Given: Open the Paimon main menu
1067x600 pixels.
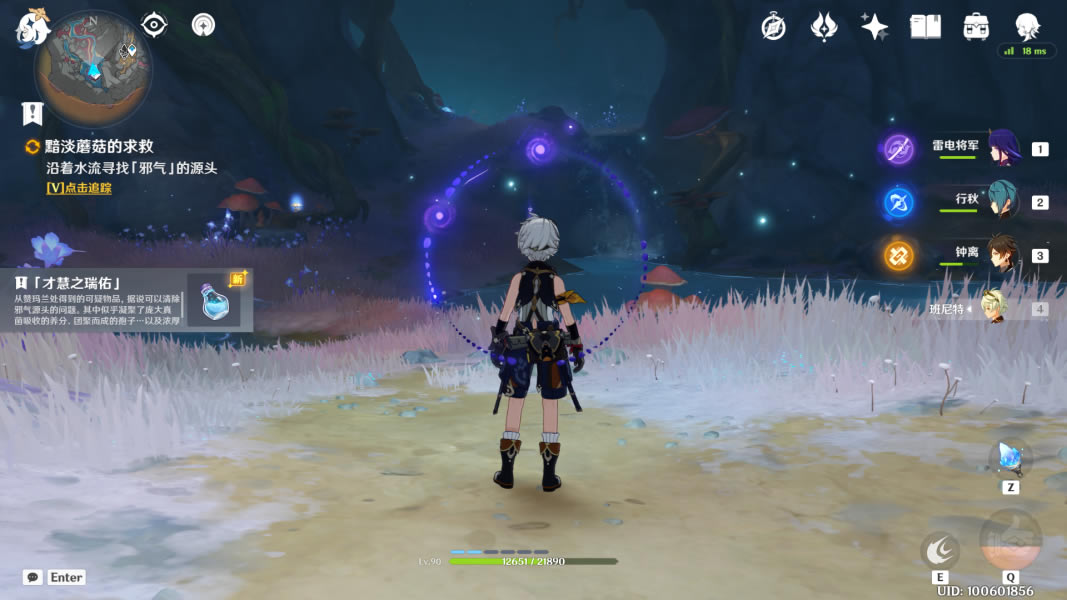Looking at the screenshot, I should click(x=32, y=26).
